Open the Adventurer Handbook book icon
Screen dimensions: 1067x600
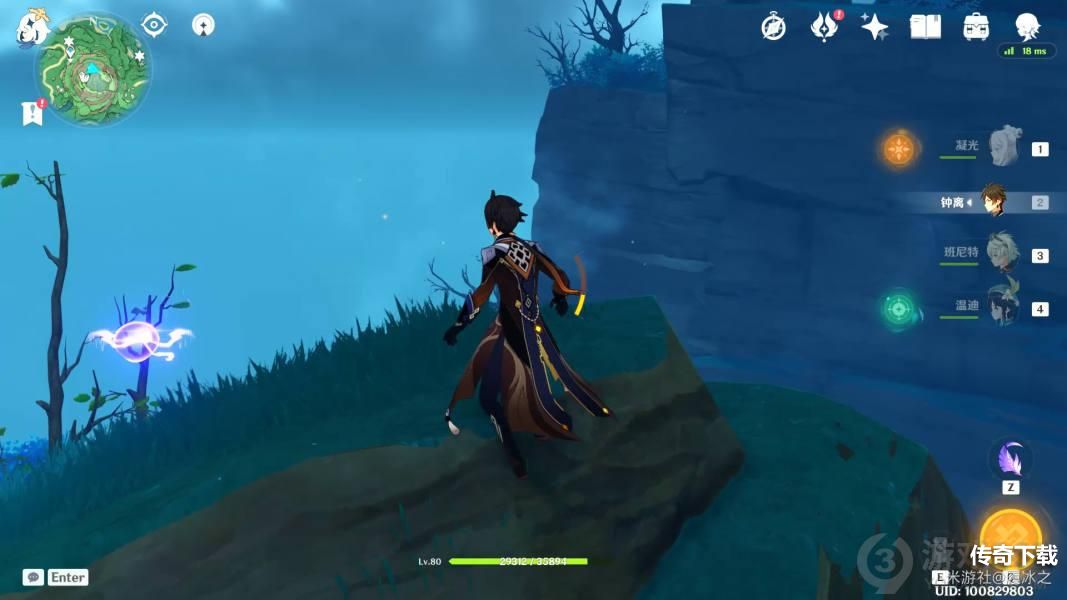click(x=925, y=27)
